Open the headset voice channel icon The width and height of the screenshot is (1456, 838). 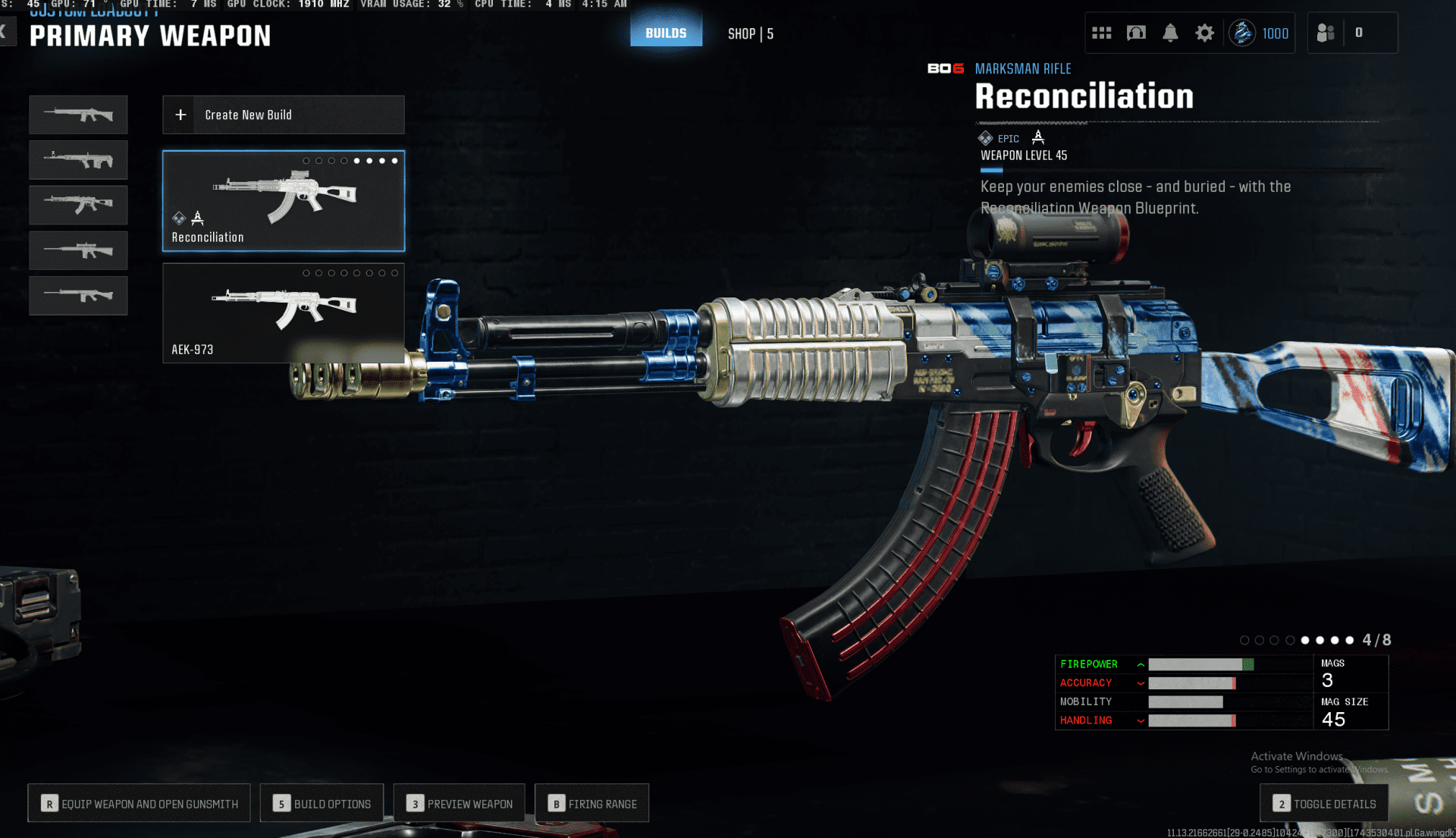1136,33
